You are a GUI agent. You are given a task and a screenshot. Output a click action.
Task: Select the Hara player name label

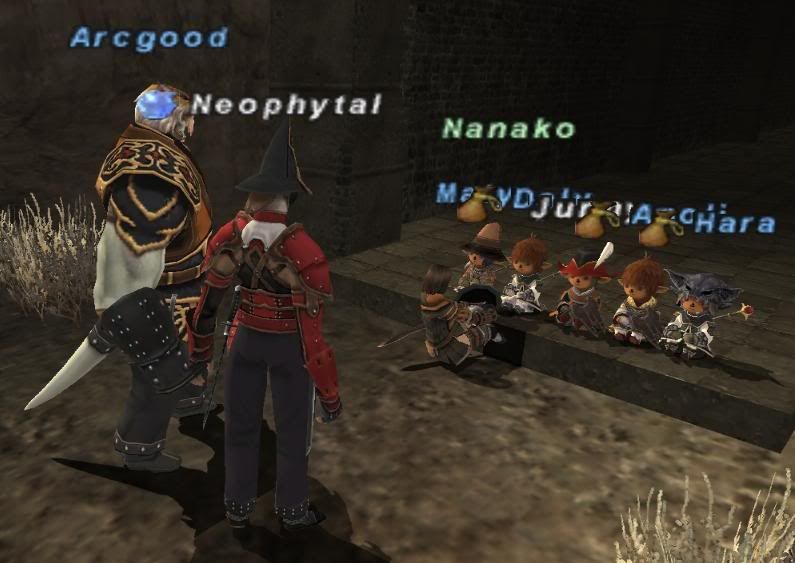click(x=735, y=223)
